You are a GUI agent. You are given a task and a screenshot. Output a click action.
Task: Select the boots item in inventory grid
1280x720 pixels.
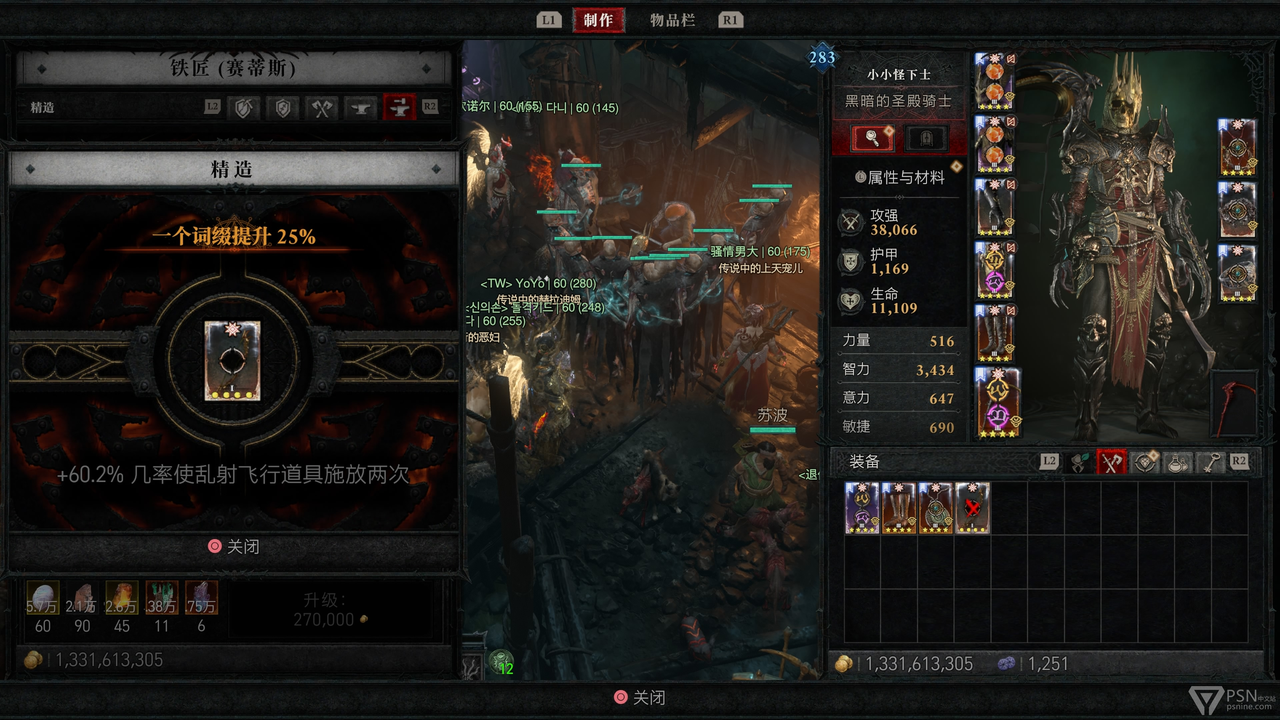[x=899, y=508]
